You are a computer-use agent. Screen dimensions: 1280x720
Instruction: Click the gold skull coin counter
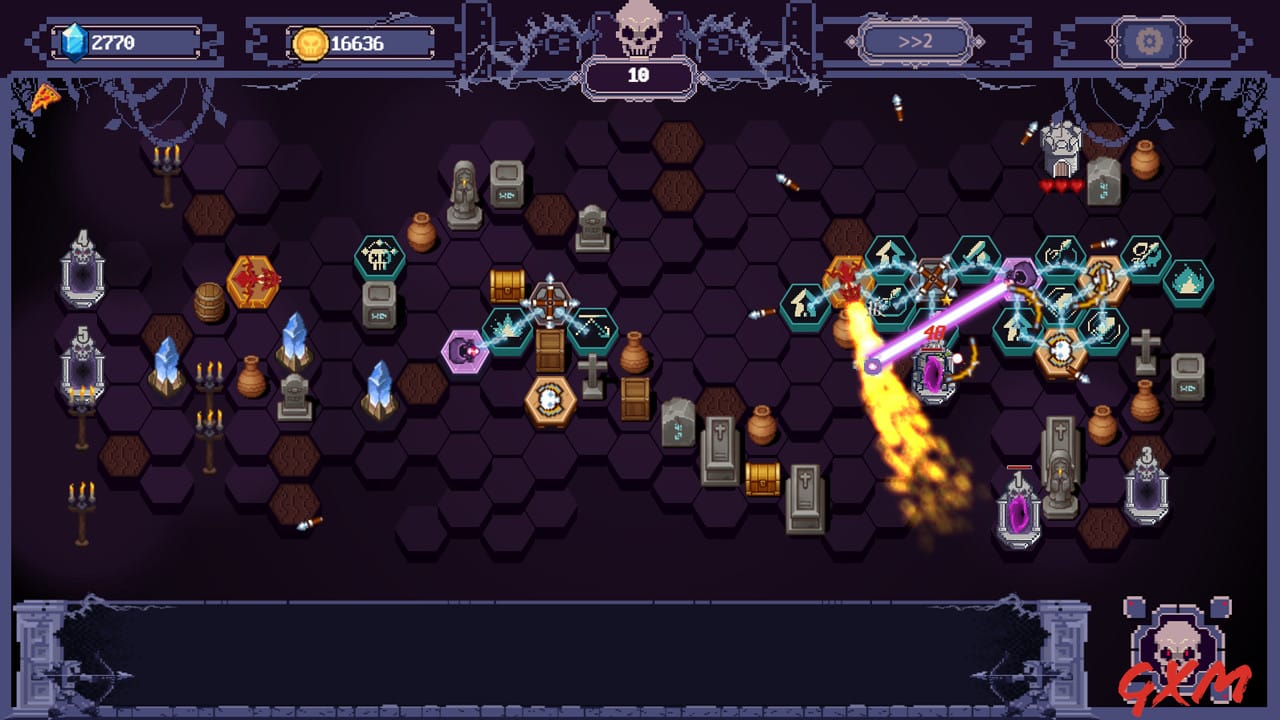[x=340, y=41]
